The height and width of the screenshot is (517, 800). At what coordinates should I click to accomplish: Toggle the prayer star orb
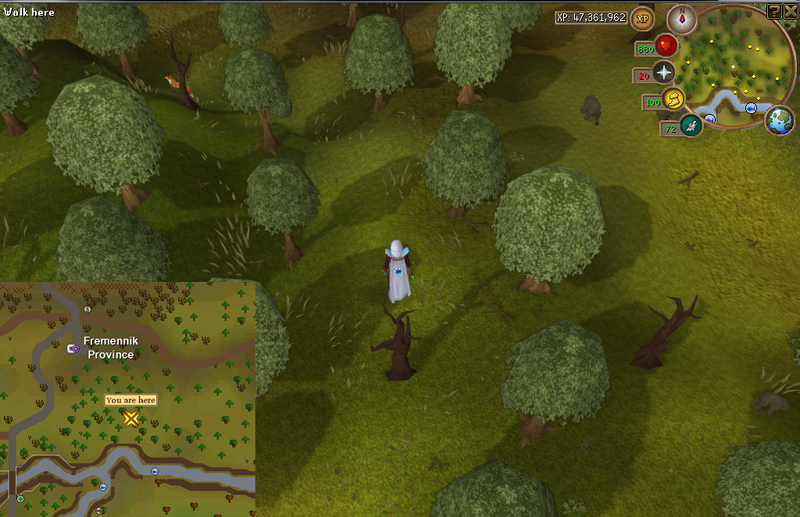pos(664,73)
